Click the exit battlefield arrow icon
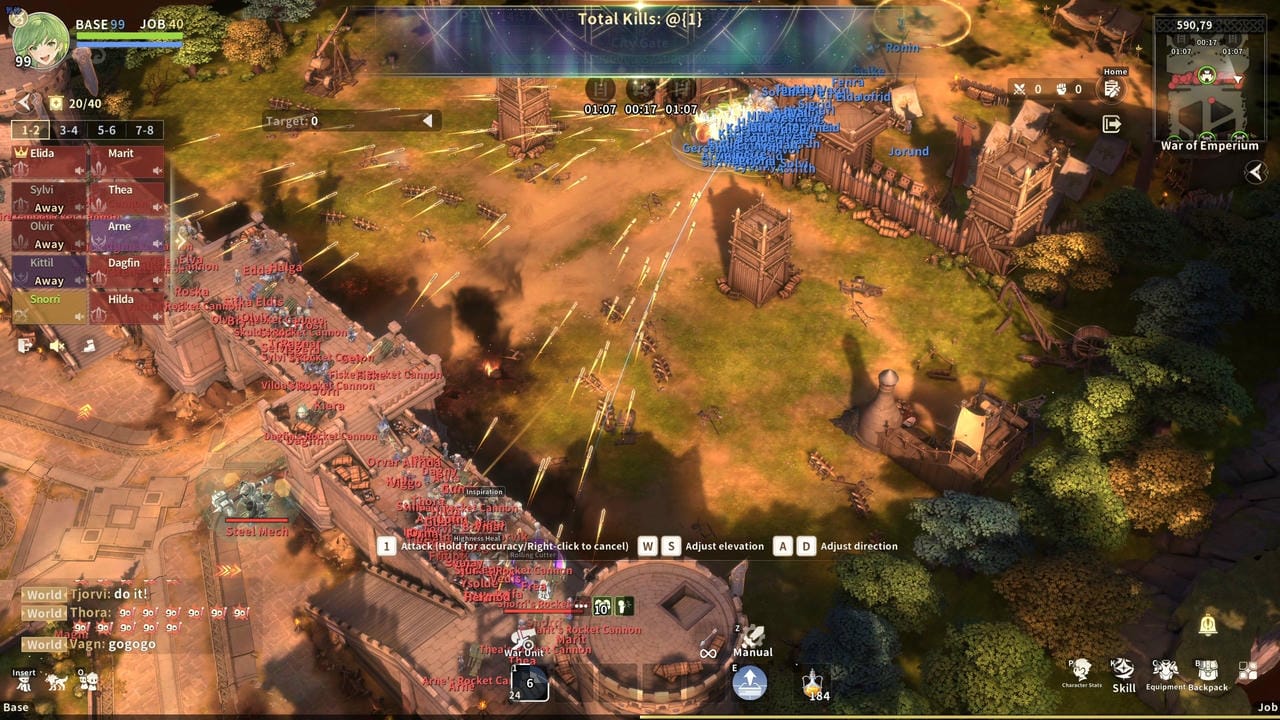This screenshot has height=720, width=1280. pyautogui.click(x=1112, y=124)
